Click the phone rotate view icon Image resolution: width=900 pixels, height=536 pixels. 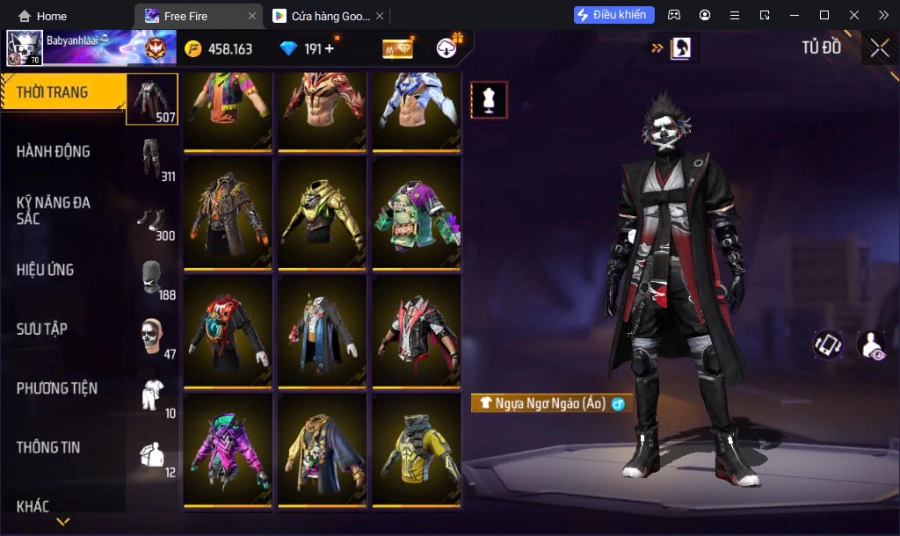[827, 345]
